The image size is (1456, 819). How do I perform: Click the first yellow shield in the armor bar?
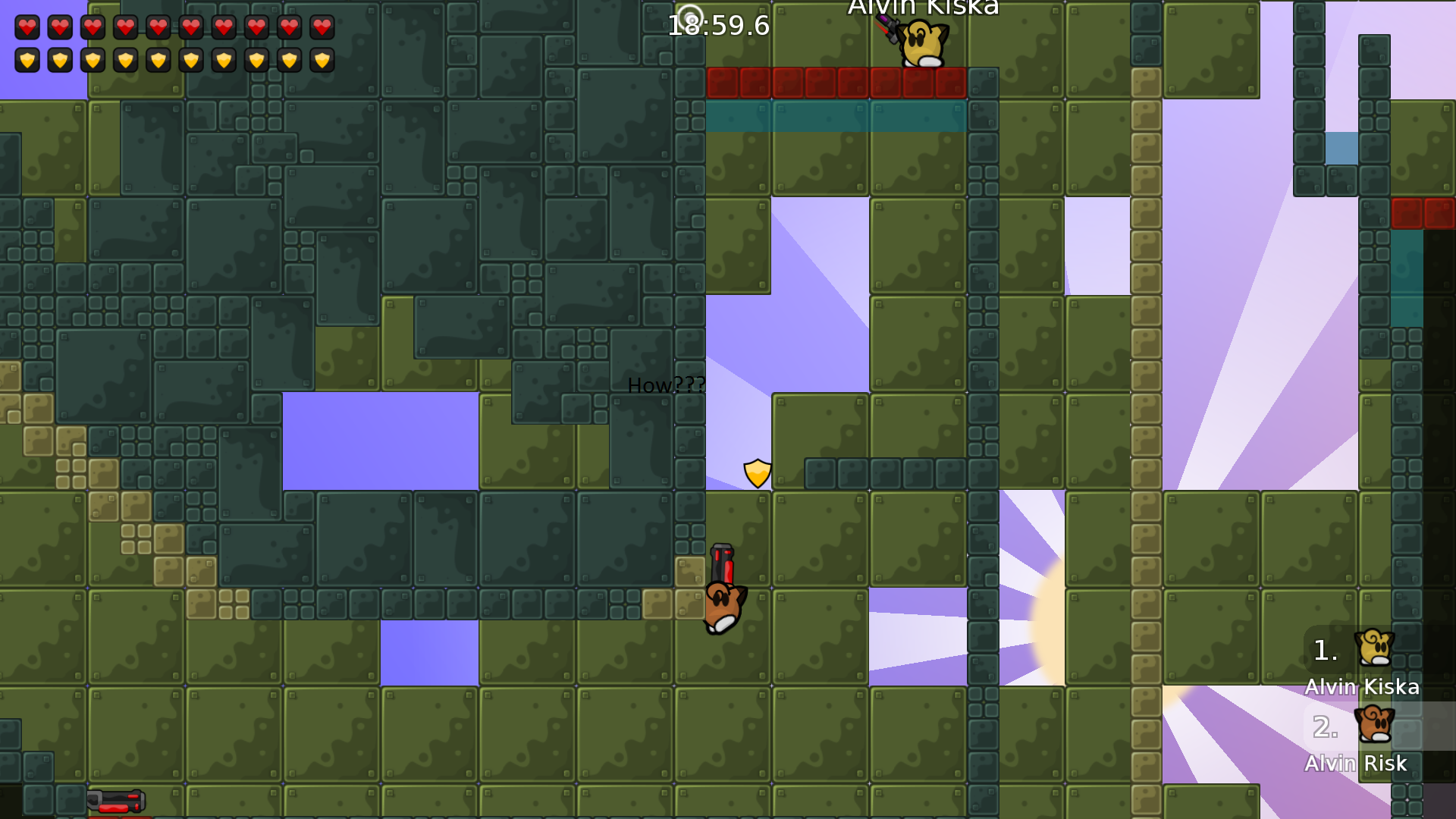pos(27,59)
